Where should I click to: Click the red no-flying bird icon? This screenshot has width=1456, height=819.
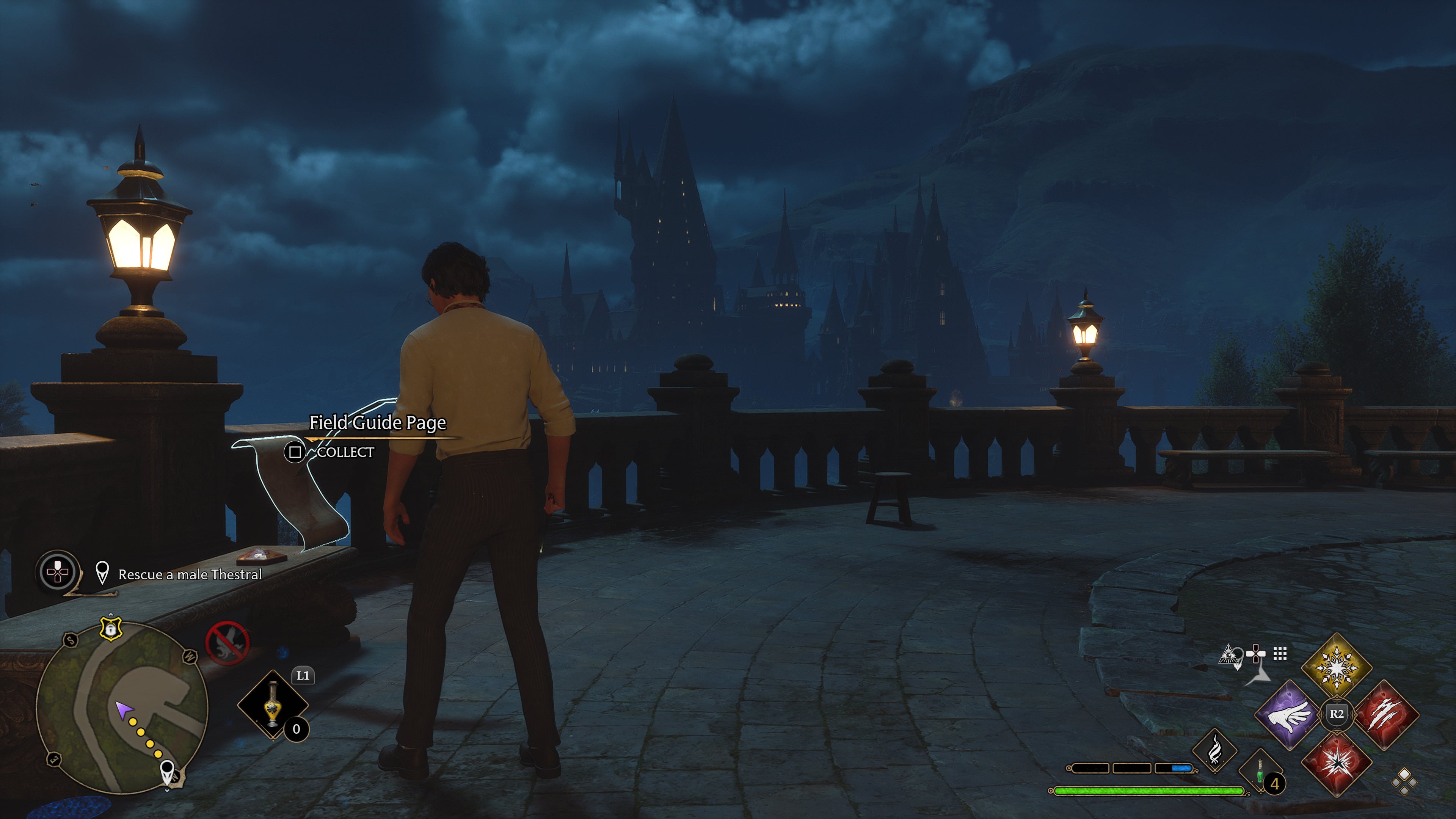227,643
